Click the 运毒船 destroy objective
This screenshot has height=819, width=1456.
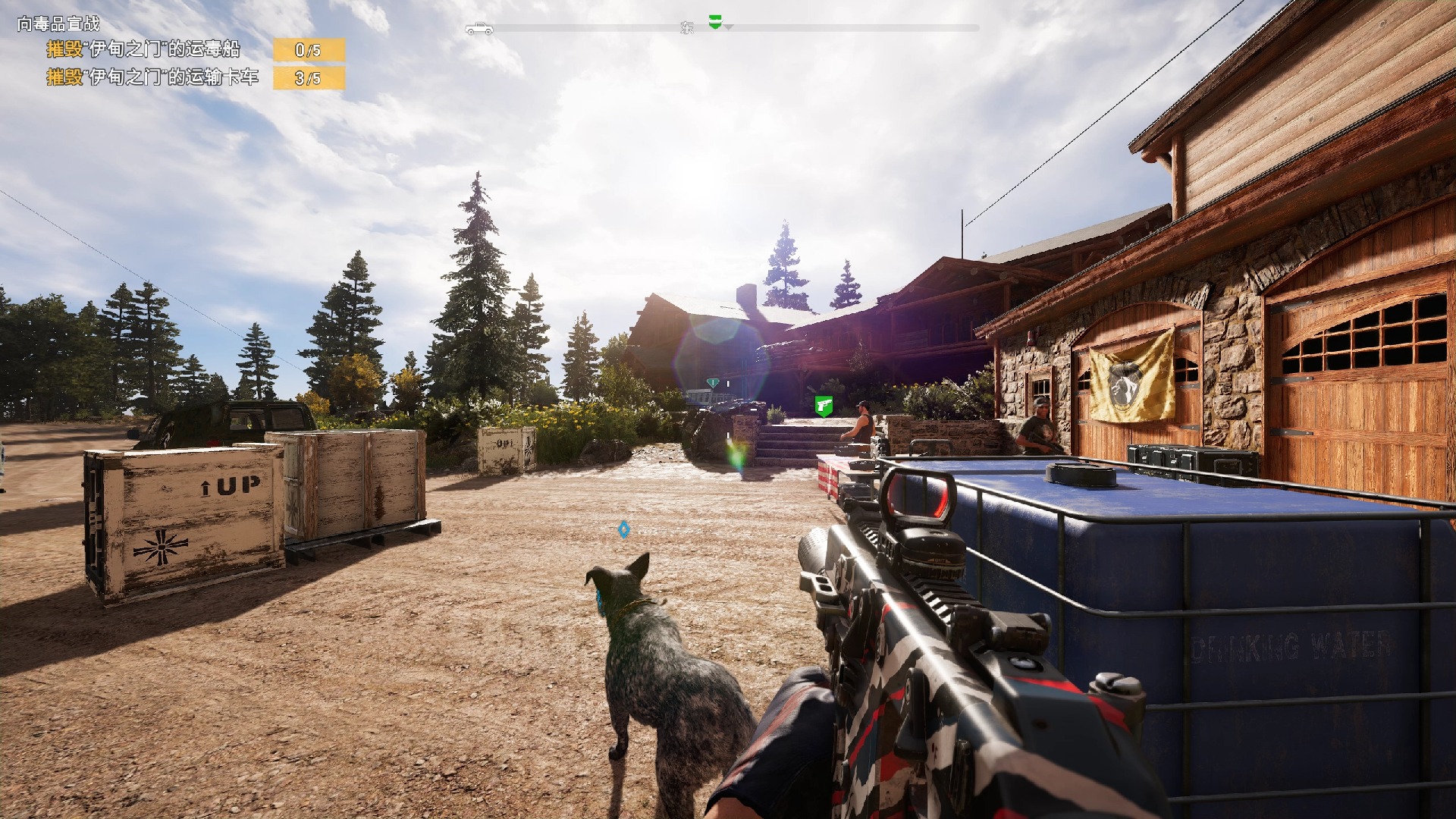(x=143, y=50)
